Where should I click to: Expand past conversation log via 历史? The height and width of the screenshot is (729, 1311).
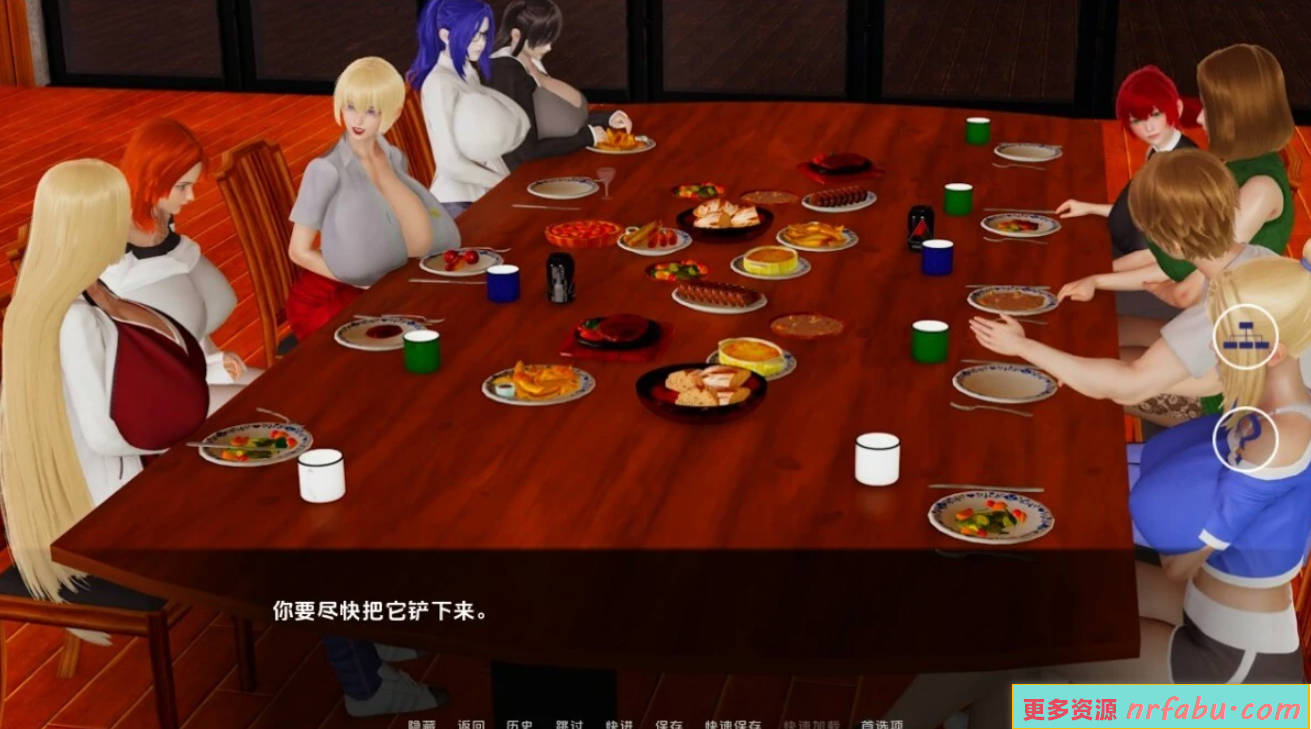tap(520, 722)
